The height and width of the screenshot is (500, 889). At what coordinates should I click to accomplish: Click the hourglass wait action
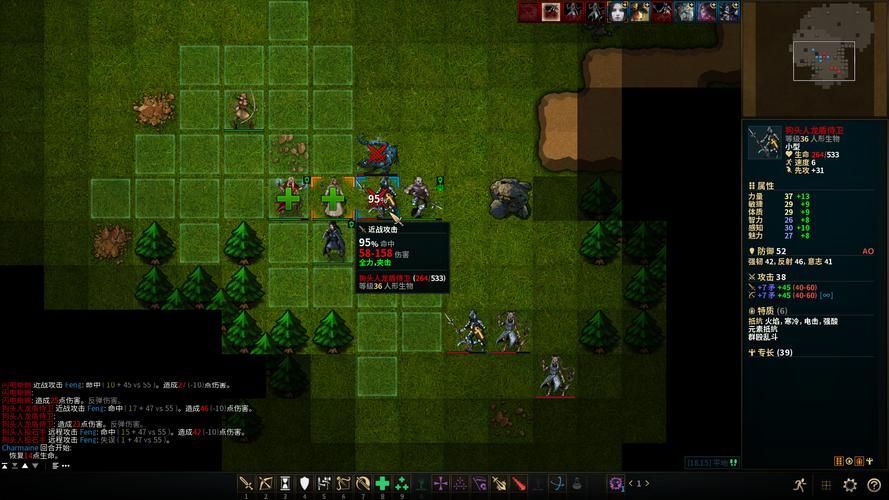(285, 484)
